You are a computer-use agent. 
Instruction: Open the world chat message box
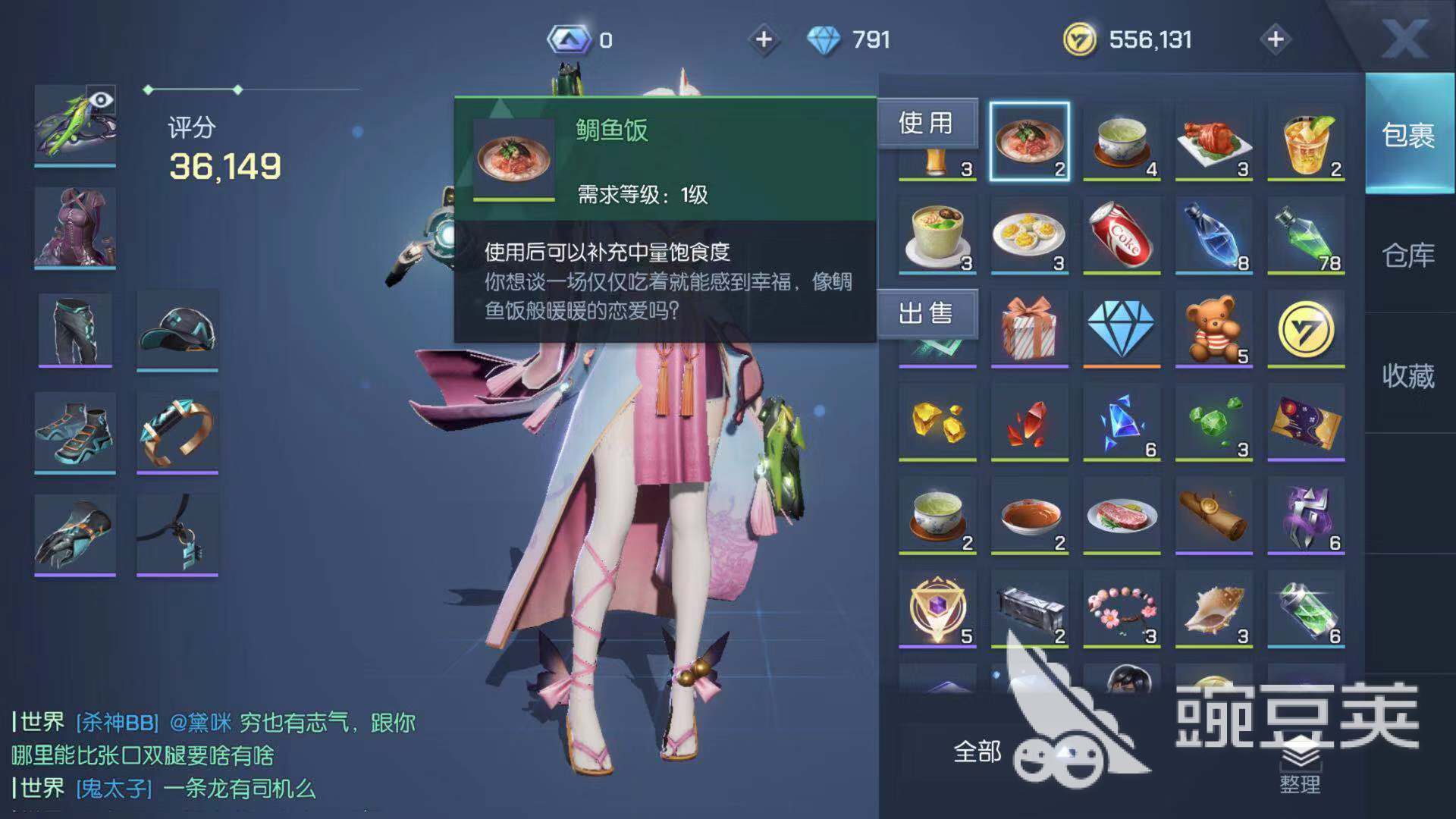pos(212,755)
